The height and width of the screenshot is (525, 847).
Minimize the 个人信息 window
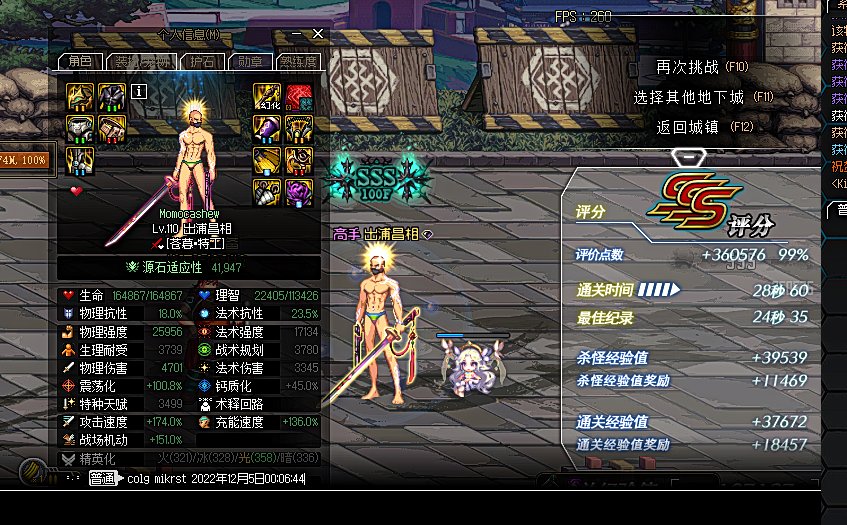click(x=298, y=34)
